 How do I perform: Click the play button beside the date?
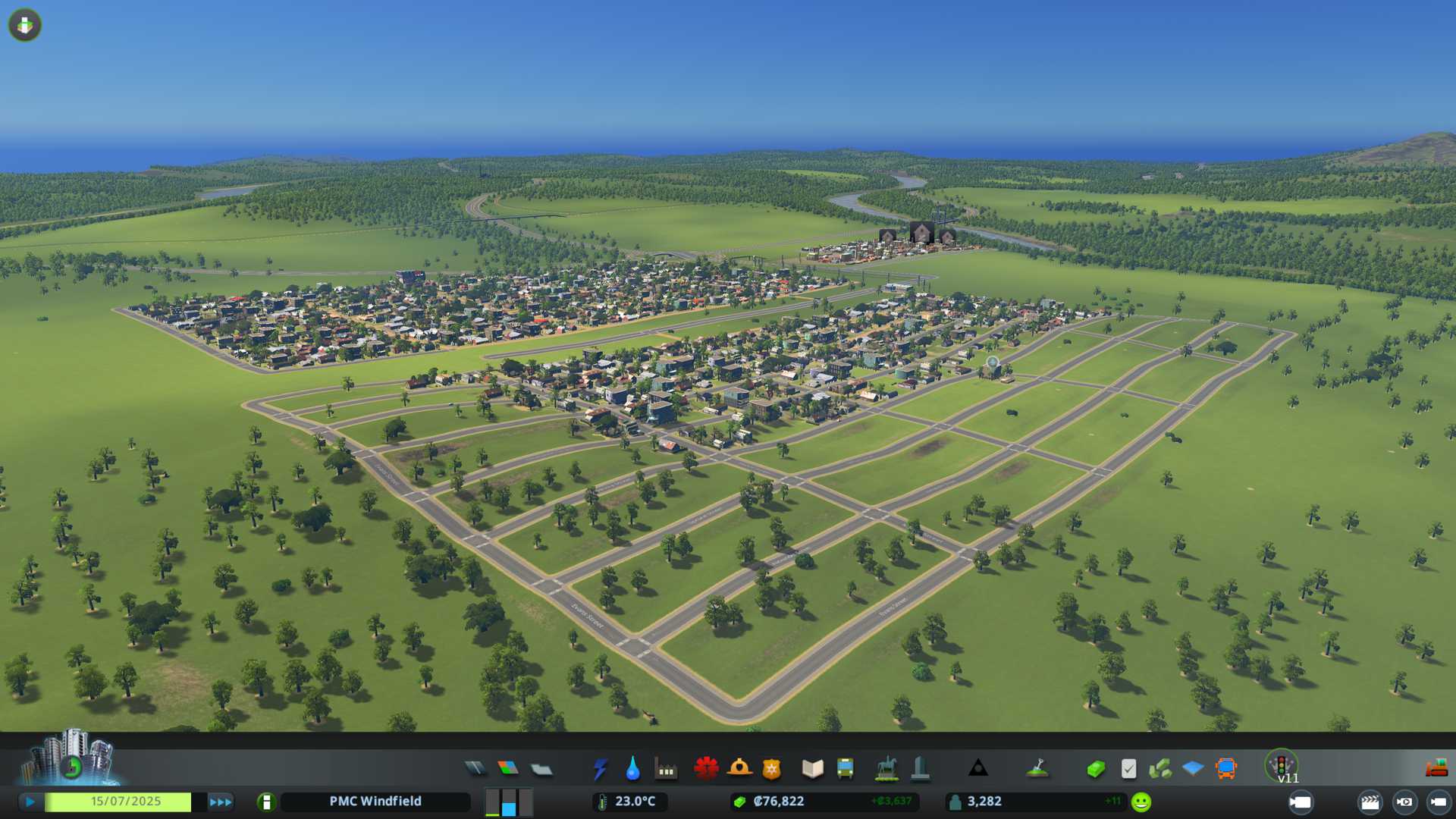[x=30, y=802]
